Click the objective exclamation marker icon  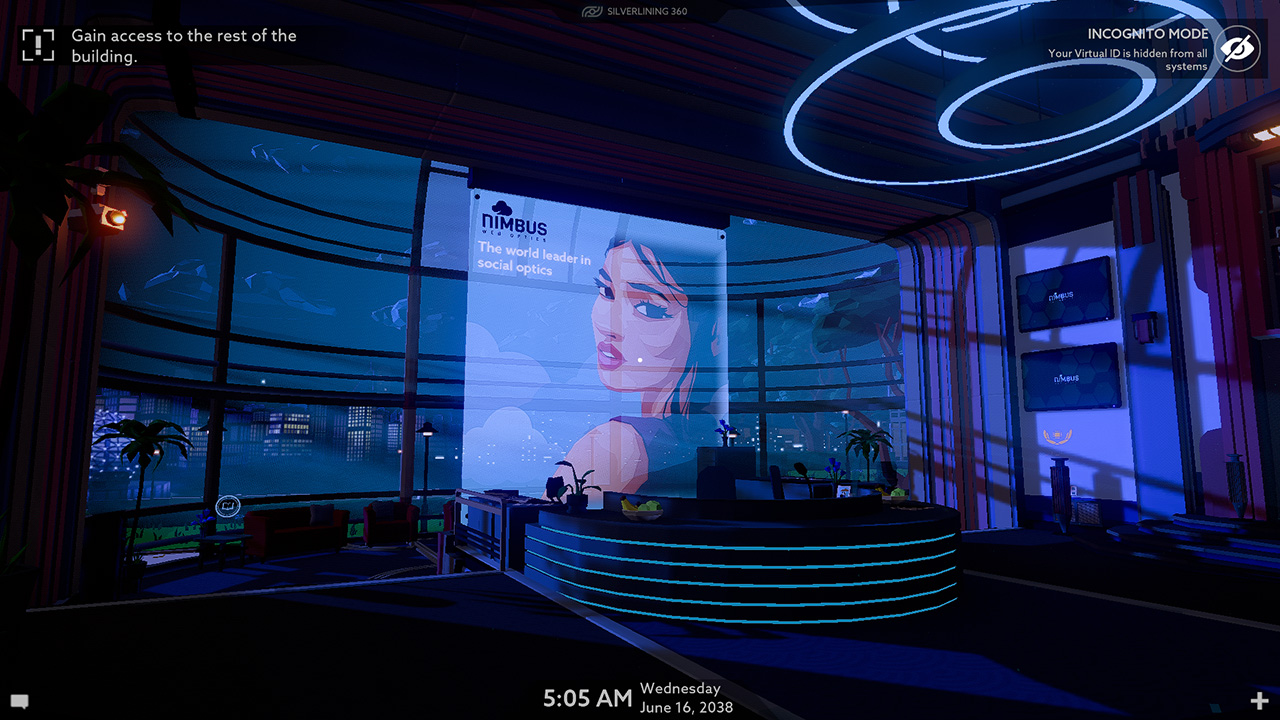[36, 44]
